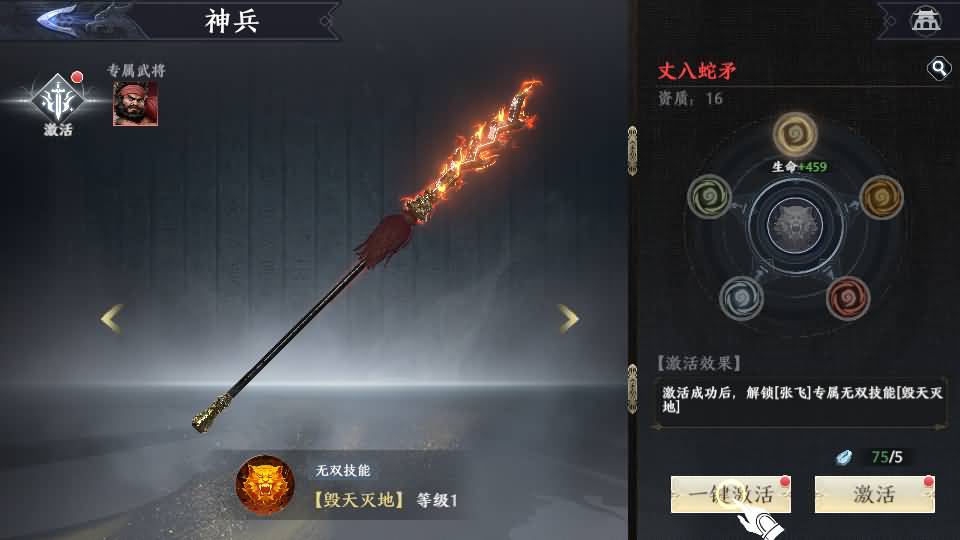
Task: Tap the 激活 sword emblem icon
Action: click(x=58, y=100)
